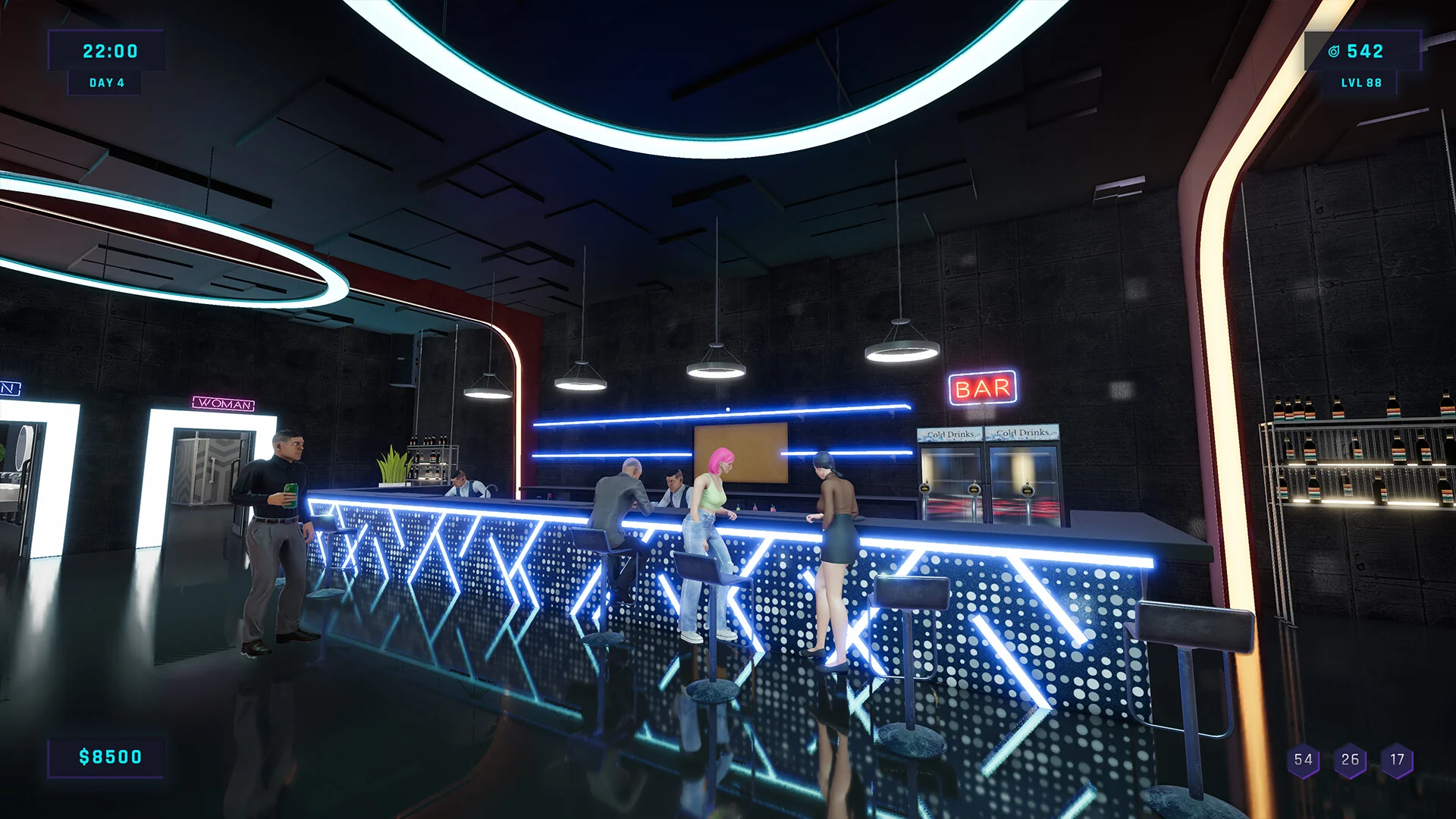Click the $8500 money panel
This screenshot has height=819, width=1456.
click(108, 756)
